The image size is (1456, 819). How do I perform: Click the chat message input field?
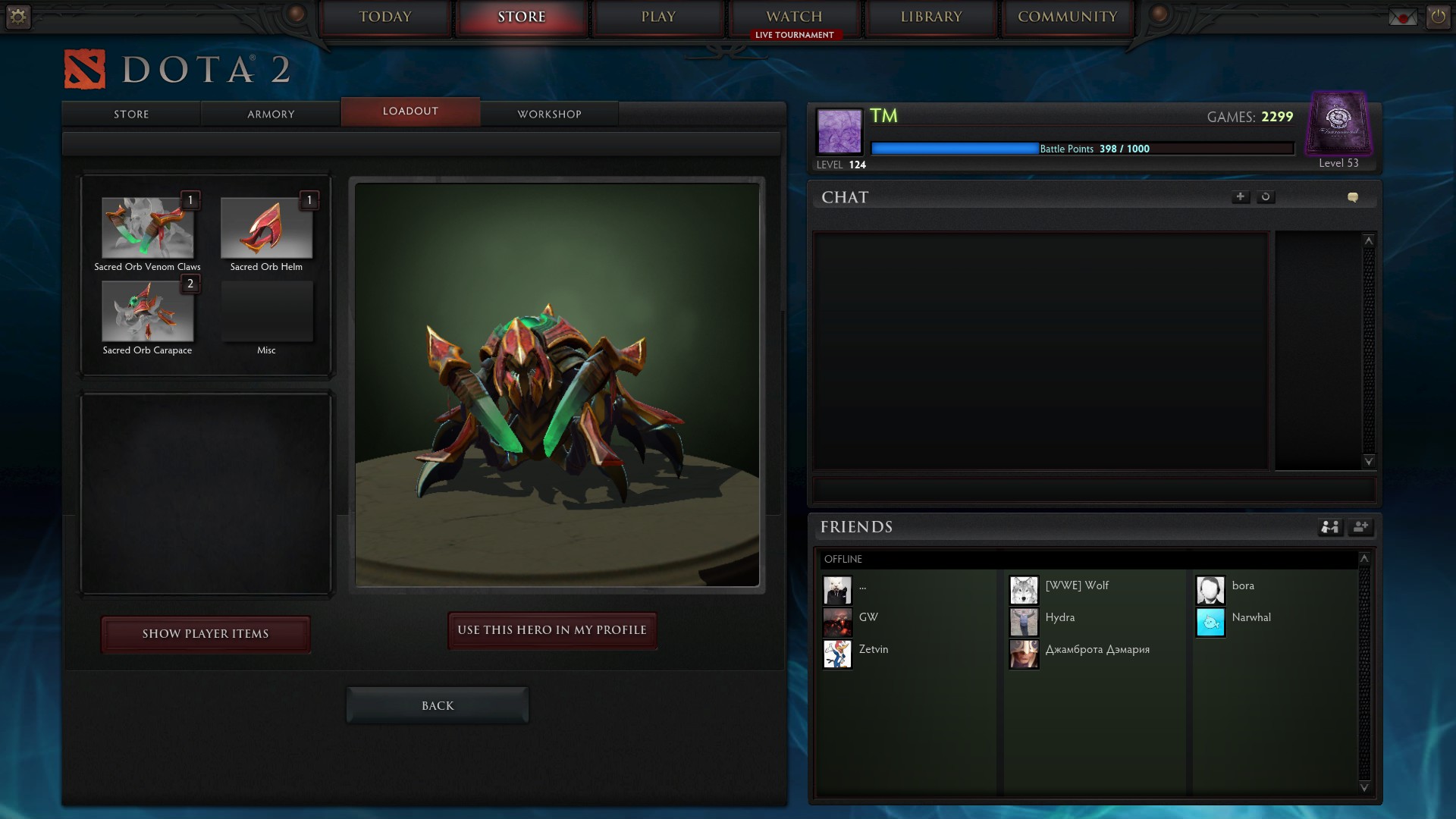[1094, 490]
